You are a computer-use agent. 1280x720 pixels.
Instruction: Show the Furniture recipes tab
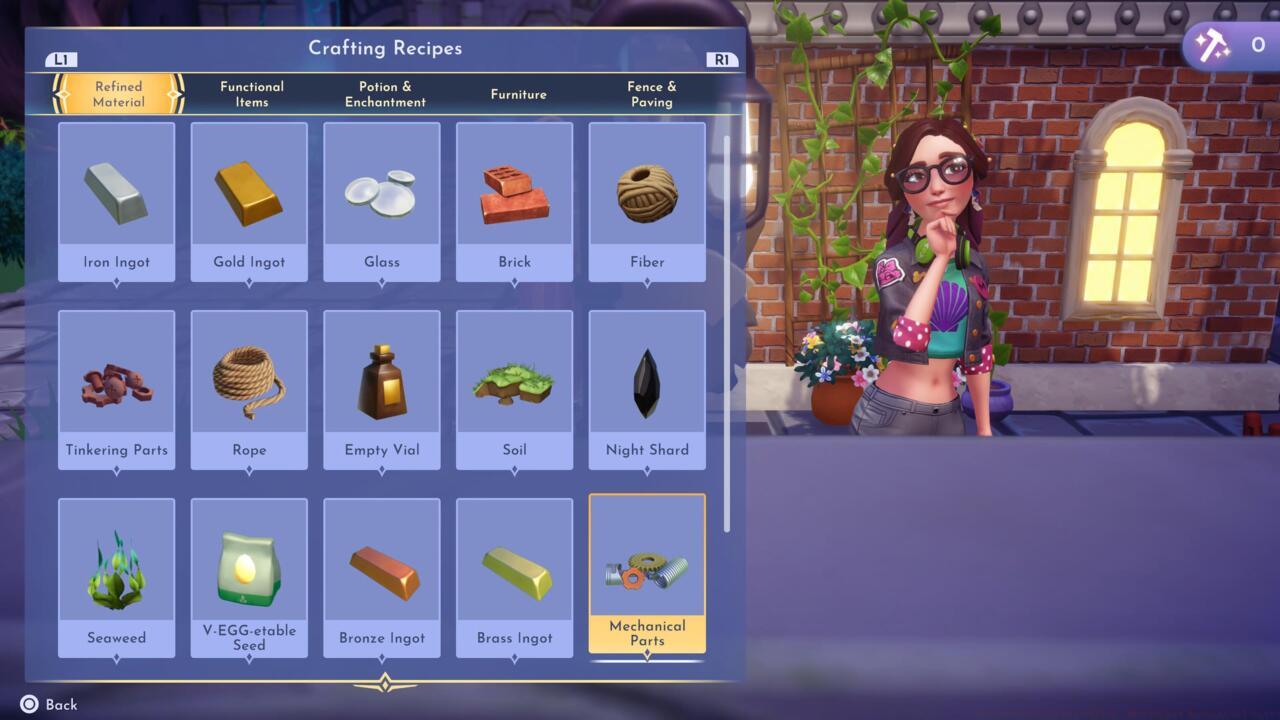(x=518, y=94)
